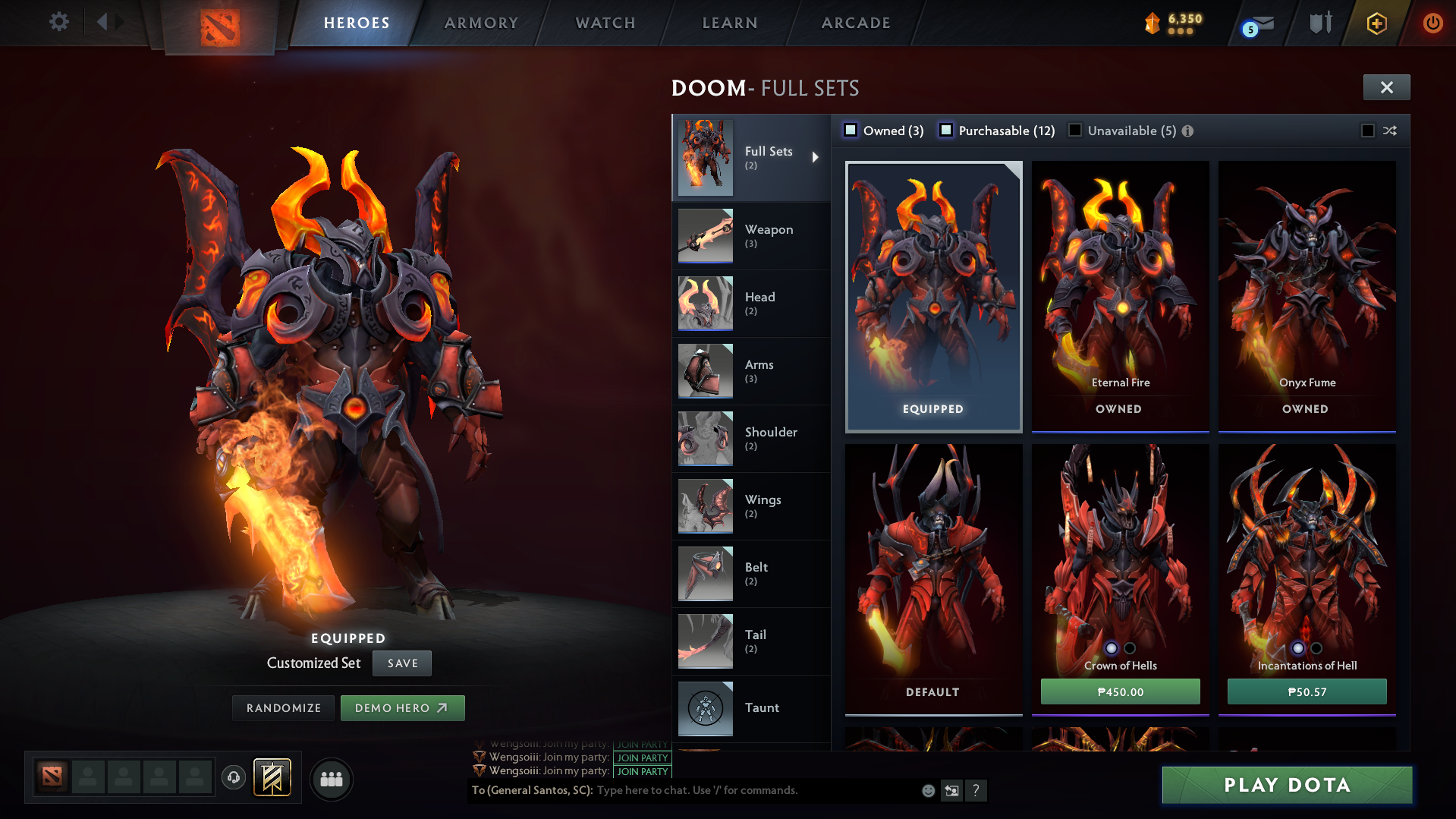
Task: Open the friends list icon
Action: point(331,778)
